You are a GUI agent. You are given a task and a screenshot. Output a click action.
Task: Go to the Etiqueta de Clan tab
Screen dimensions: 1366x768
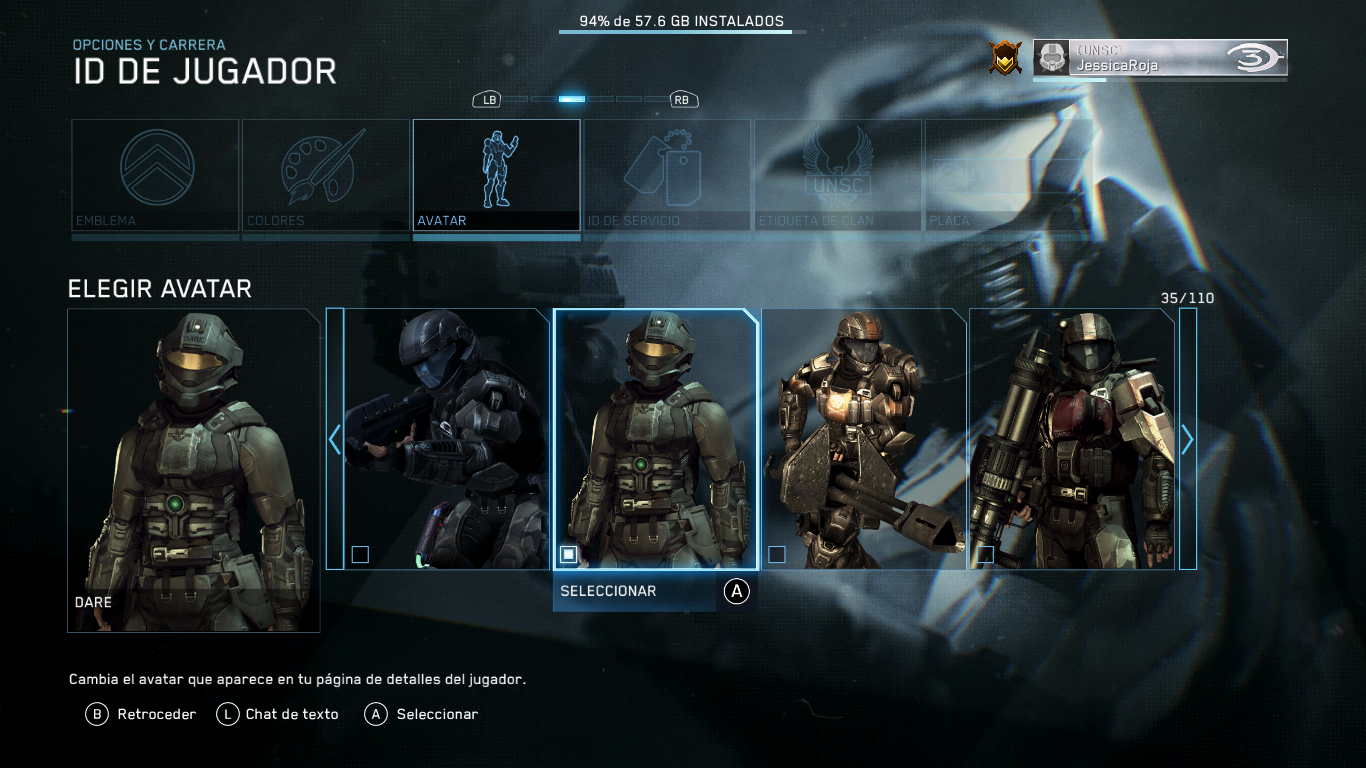[838, 175]
